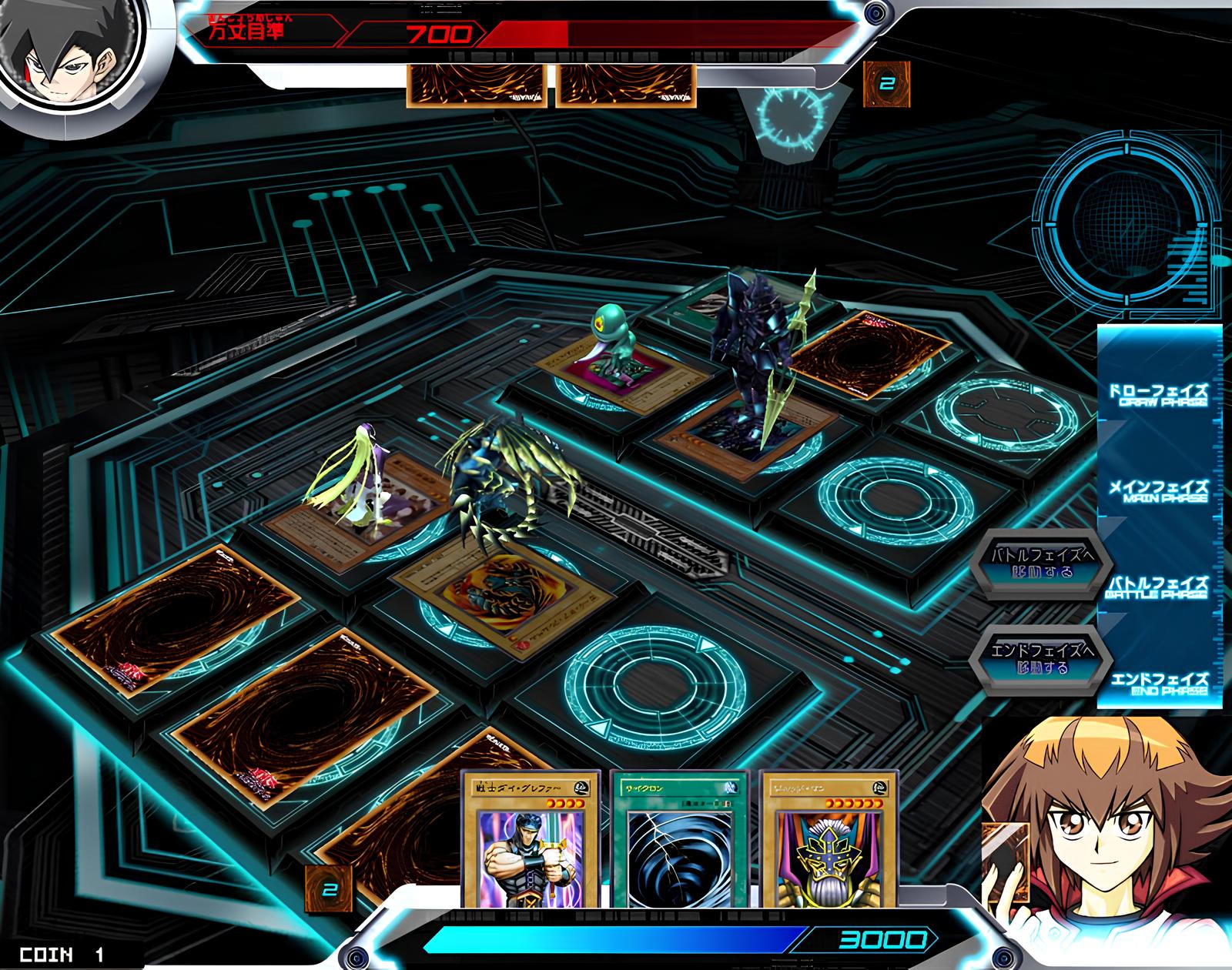Choose the green Cyclone spell card in hand
Viewport: 1232px width, 970px height.
[x=678, y=839]
